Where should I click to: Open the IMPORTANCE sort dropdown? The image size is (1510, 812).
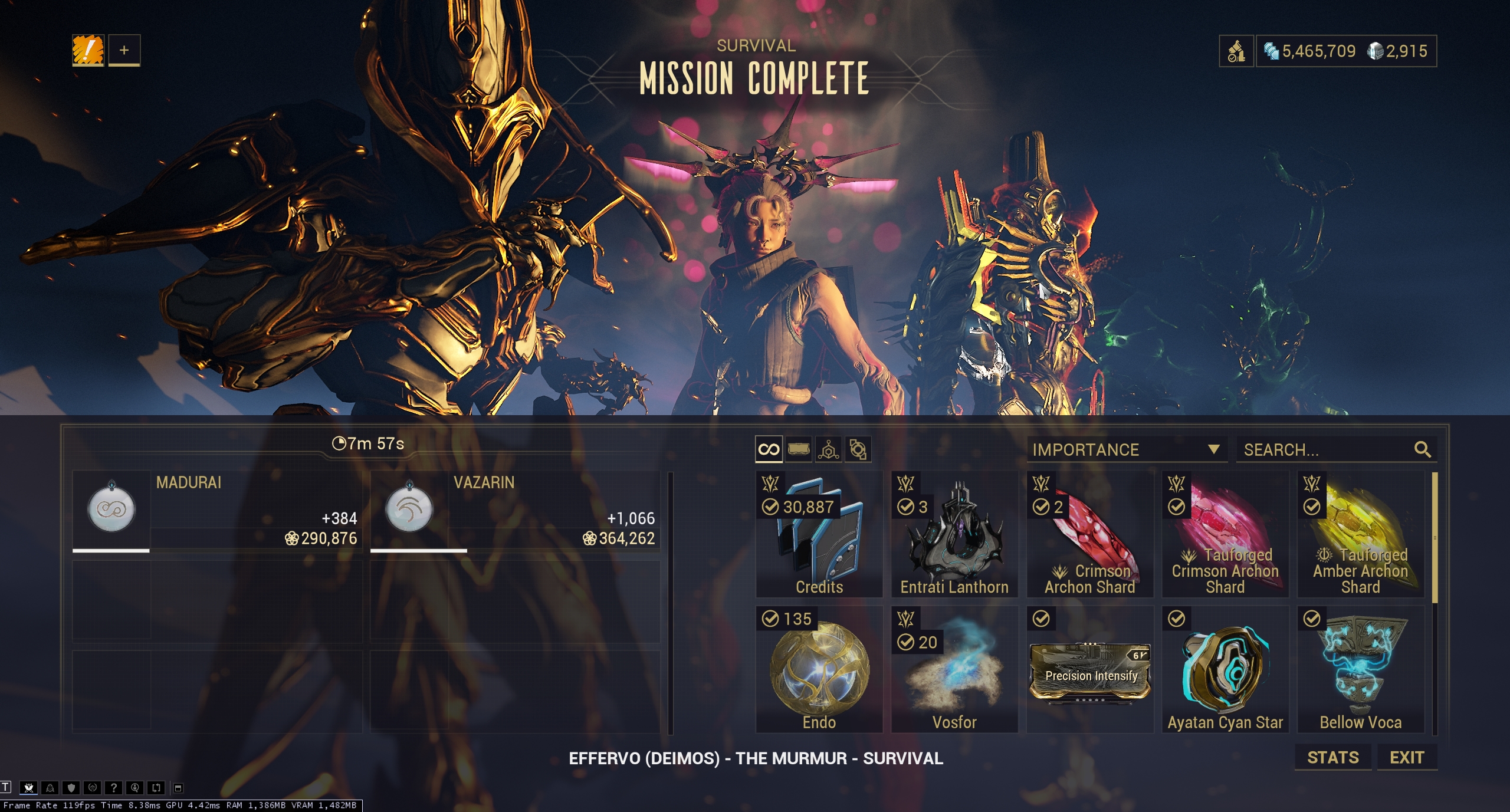1126,449
